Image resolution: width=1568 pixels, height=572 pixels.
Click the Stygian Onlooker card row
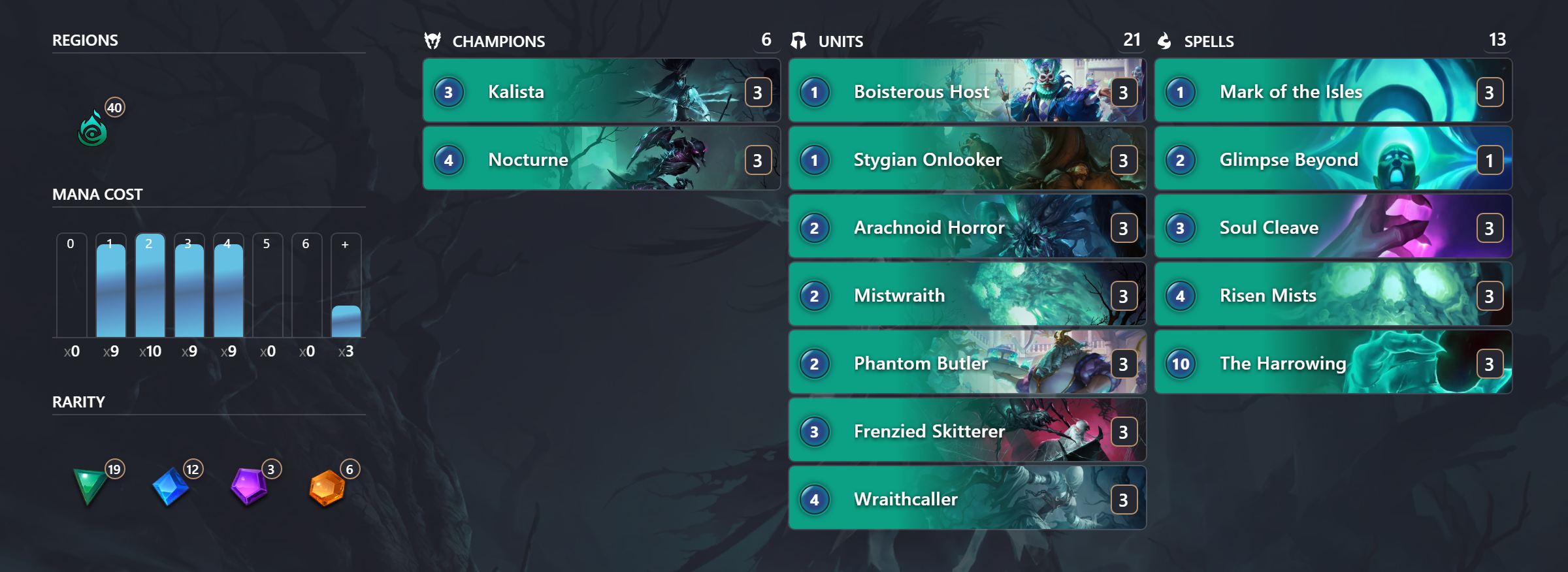tap(967, 159)
